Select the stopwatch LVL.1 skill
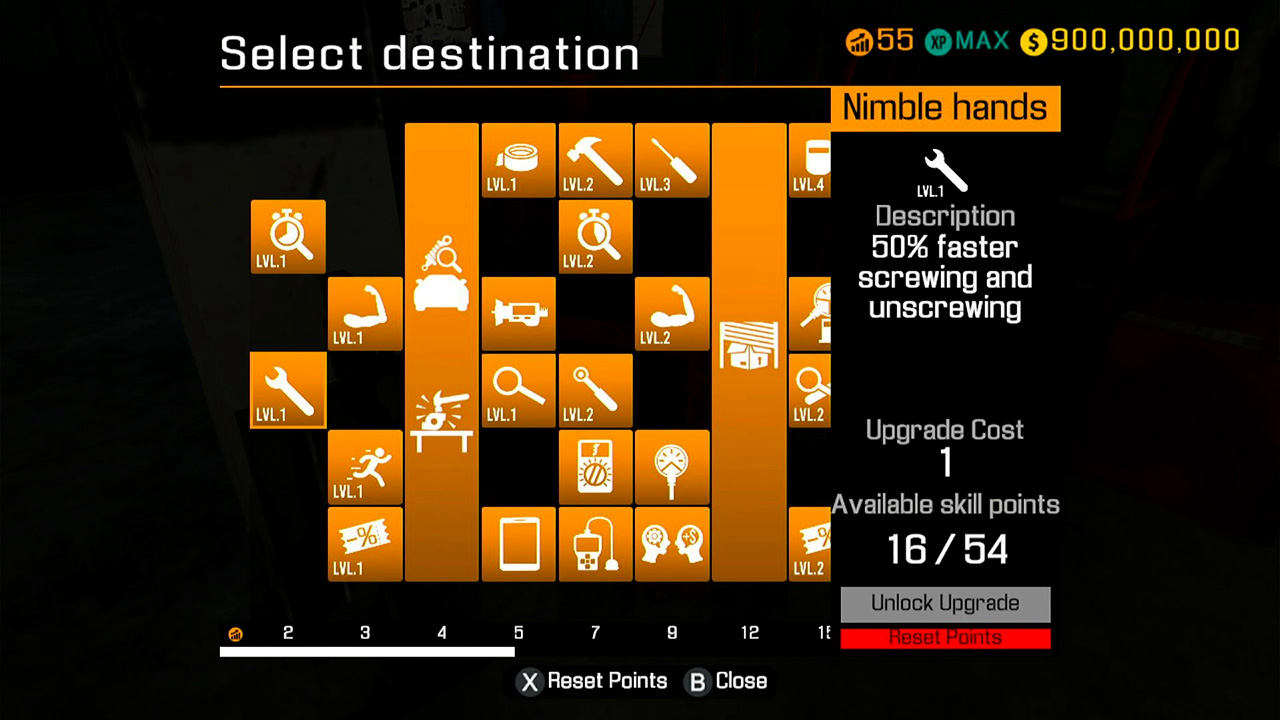The height and width of the screenshot is (720, 1280). tap(288, 237)
